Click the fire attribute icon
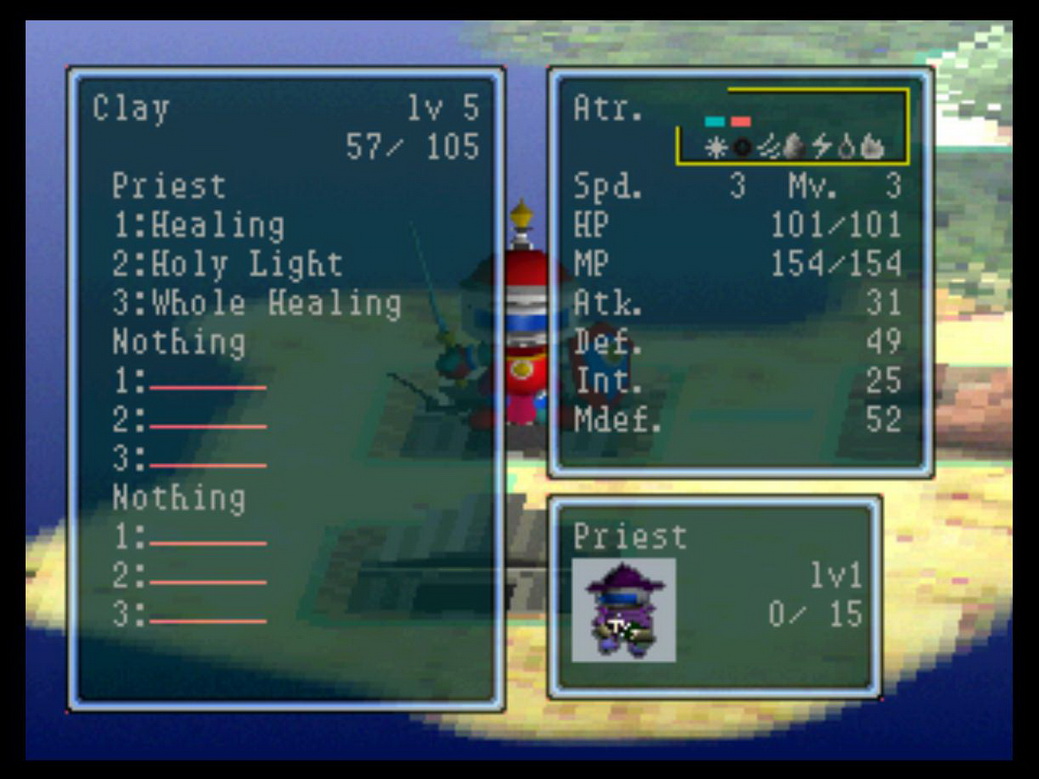1039x779 pixels. (x=871, y=148)
